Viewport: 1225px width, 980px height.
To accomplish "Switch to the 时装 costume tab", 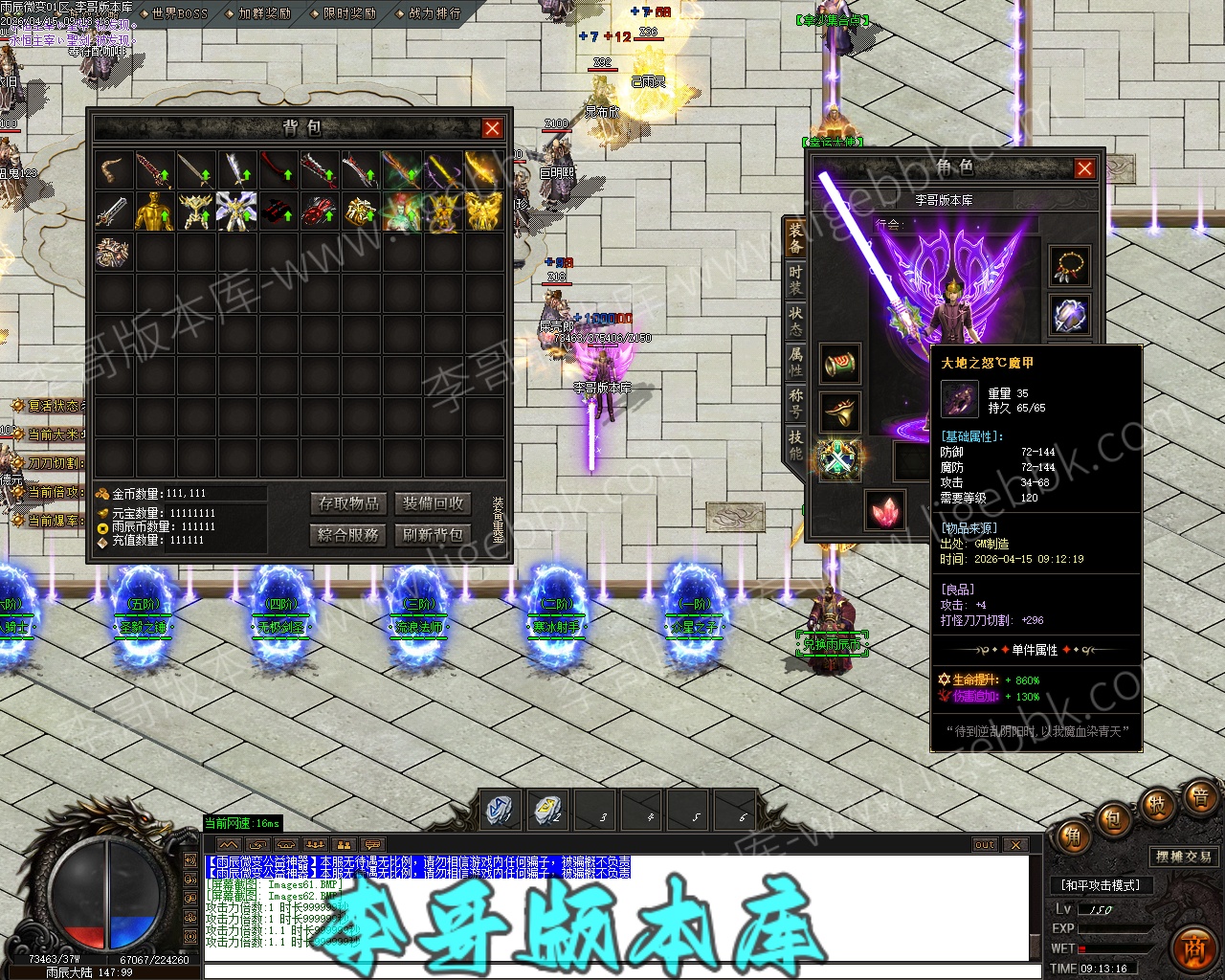I will pyautogui.click(x=795, y=278).
